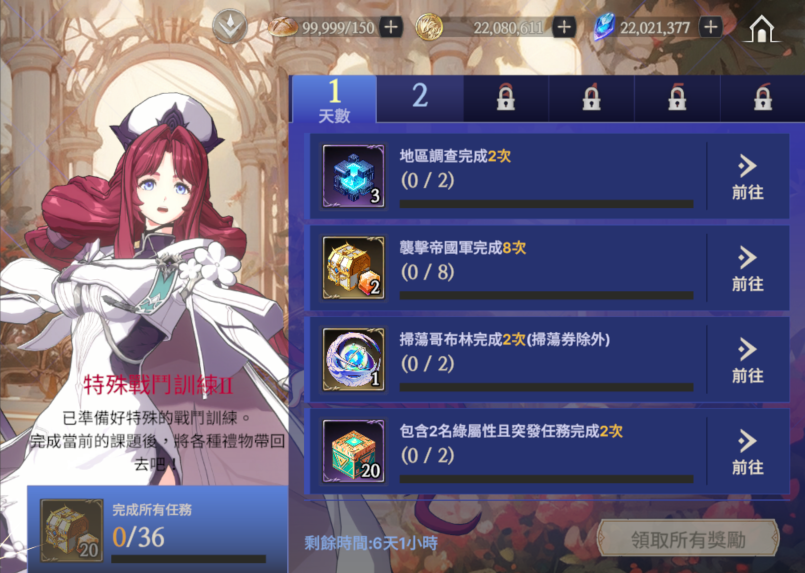Go to the 掃蕩哥布林 mission

pyautogui.click(x=747, y=360)
